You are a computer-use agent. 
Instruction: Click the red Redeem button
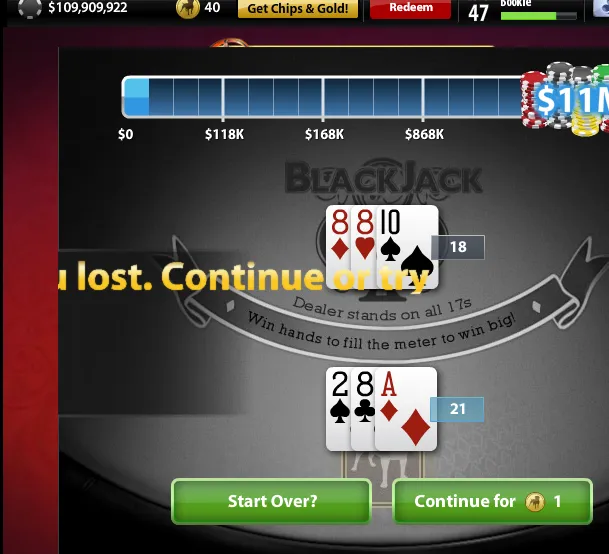pyautogui.click(x=410, y=8)
